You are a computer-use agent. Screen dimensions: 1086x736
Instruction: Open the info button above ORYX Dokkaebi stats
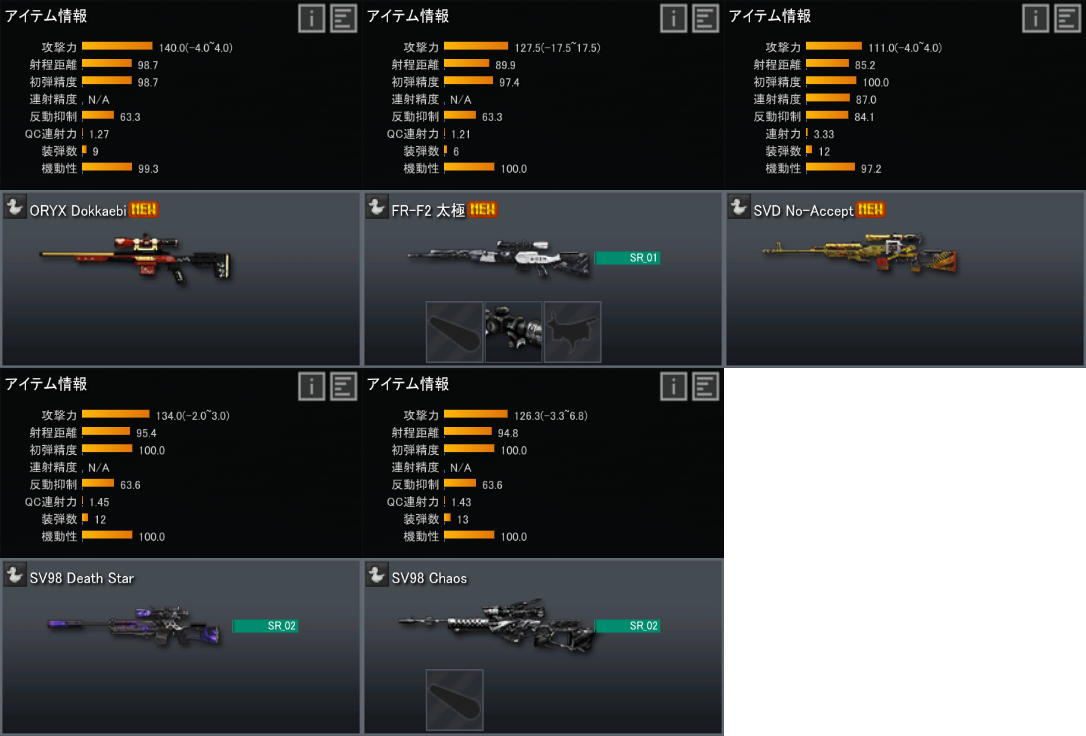311,18
